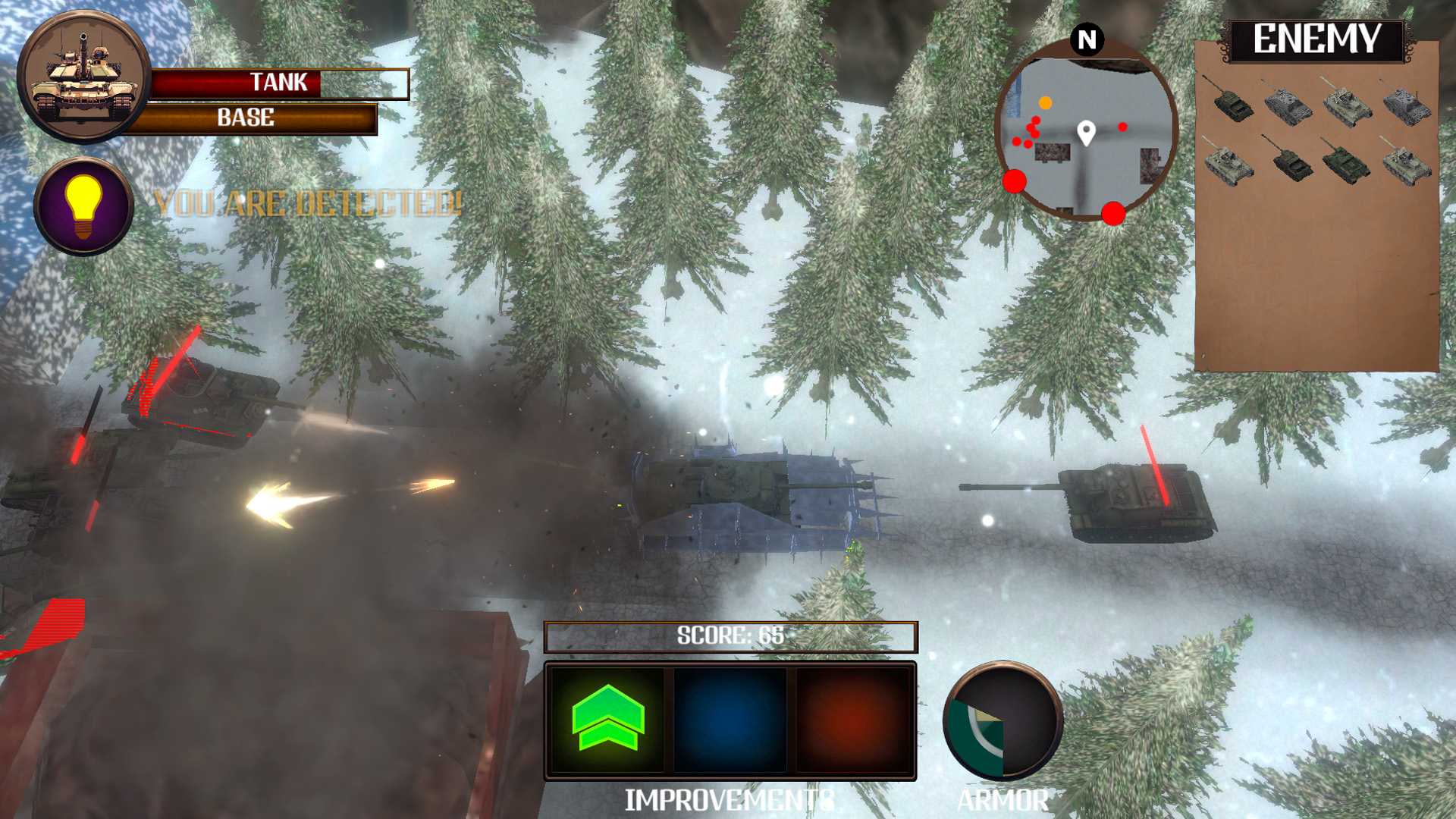Choose the blue improvement slot
This screenshot has width=1456, height=819.
(730, 719)
